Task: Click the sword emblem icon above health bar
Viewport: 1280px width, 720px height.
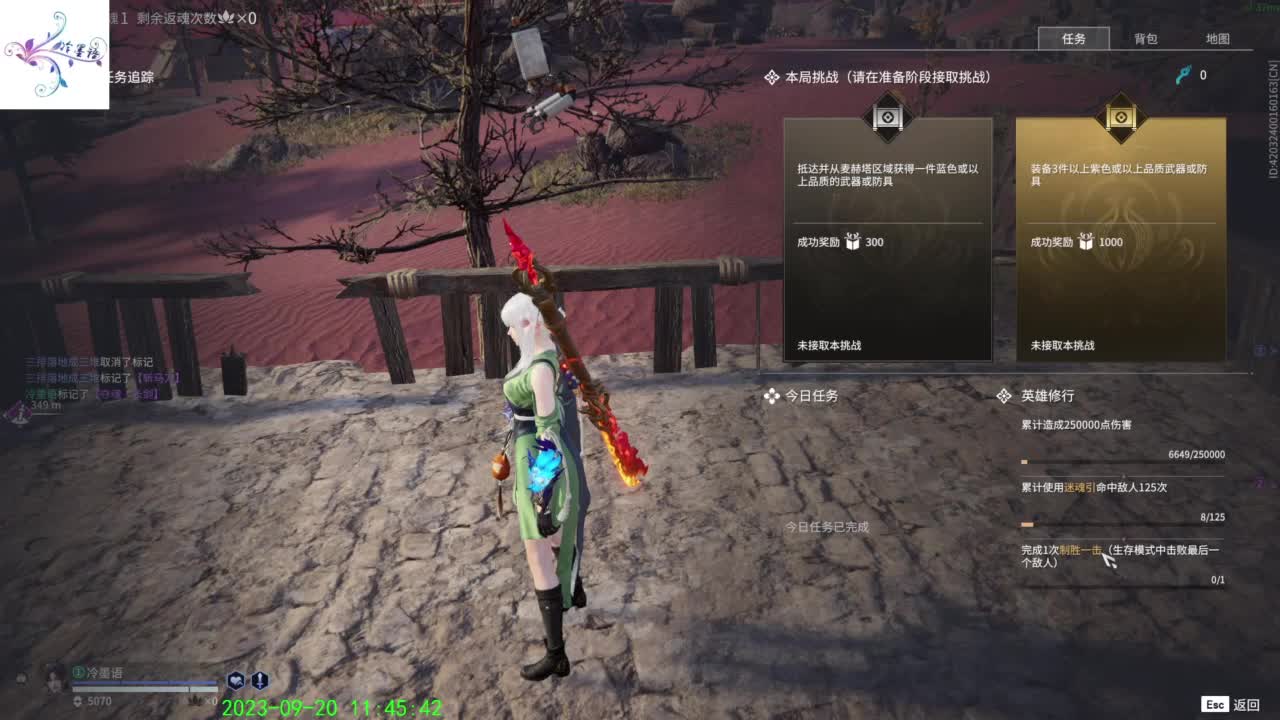Action: 259,681
